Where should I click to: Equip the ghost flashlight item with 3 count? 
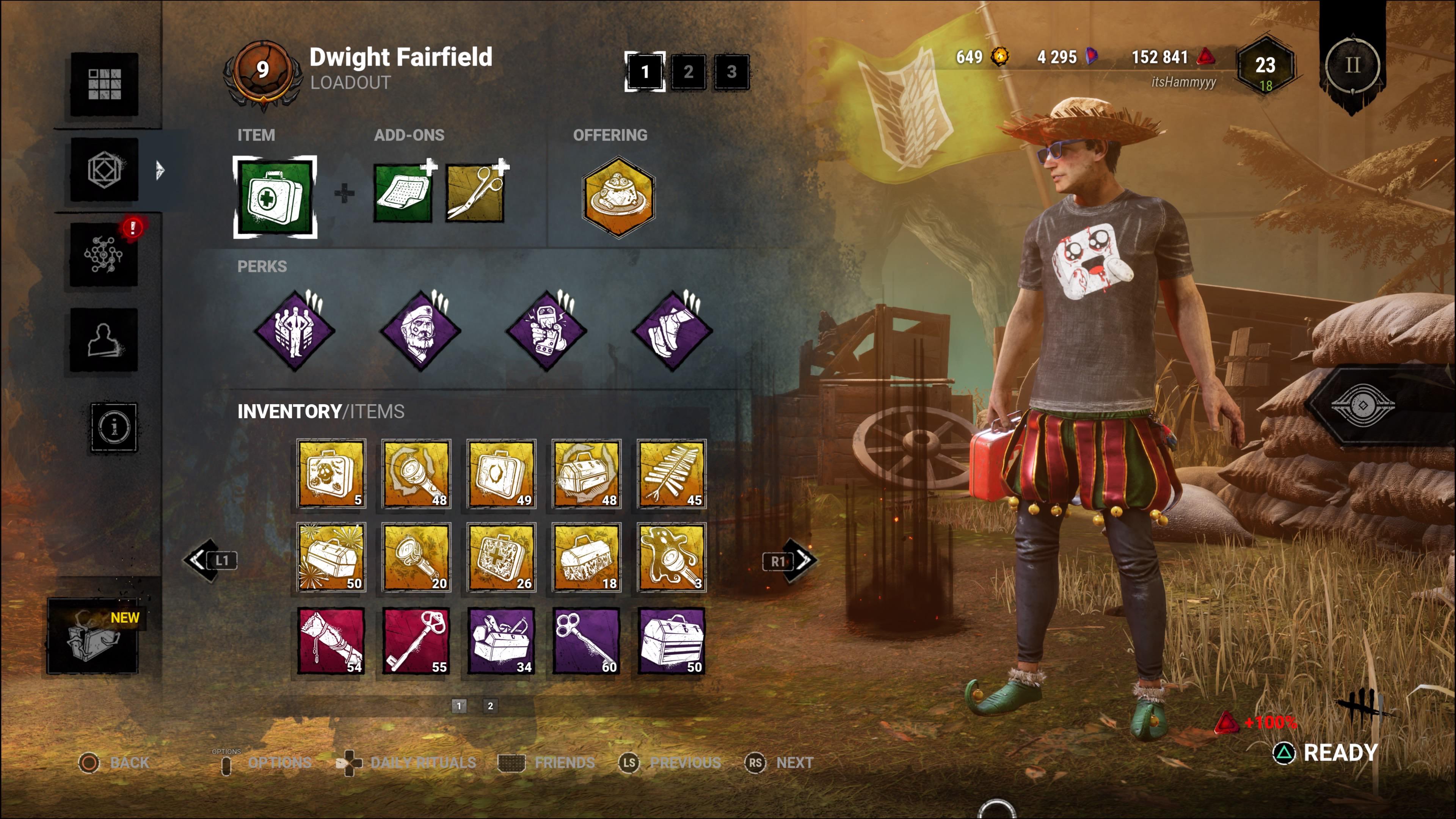pyautogui.click(x=672, y=557)
